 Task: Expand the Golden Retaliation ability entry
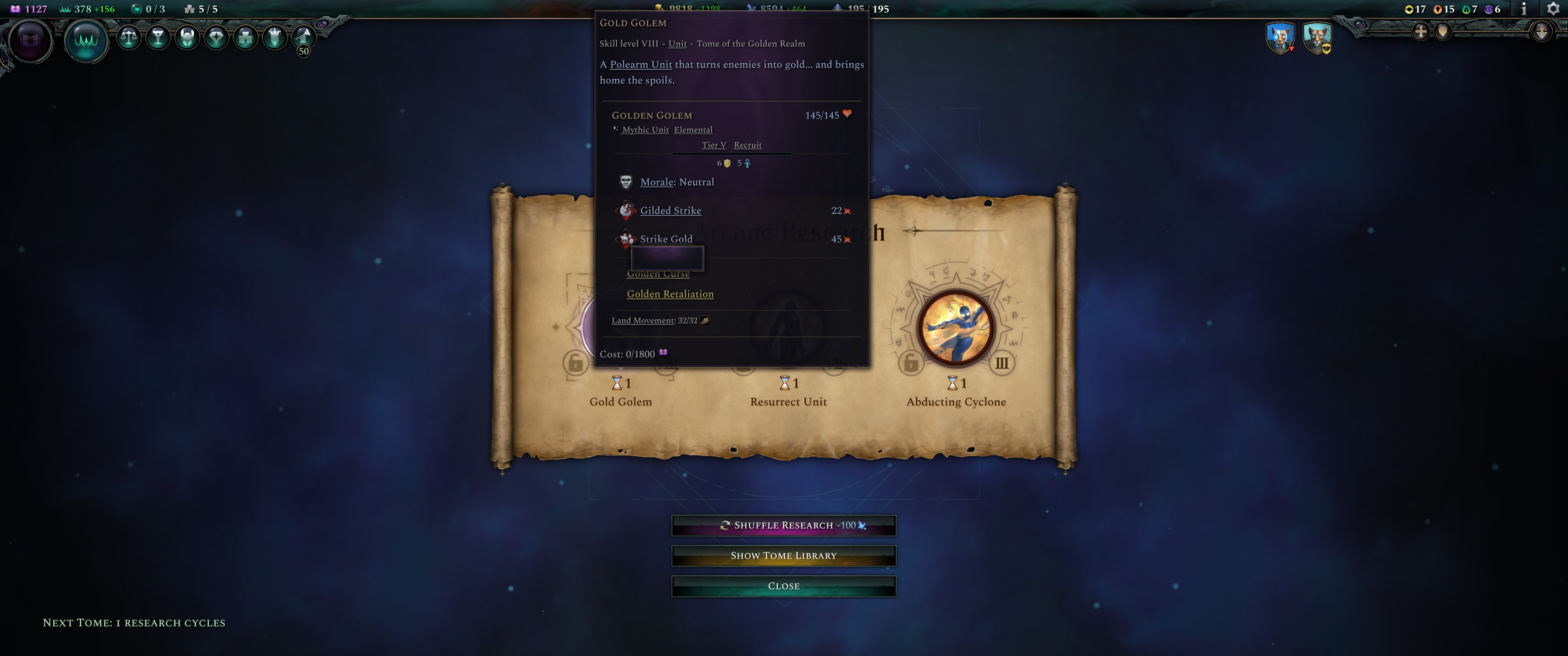pyautogui.click(x=670, y=294)
